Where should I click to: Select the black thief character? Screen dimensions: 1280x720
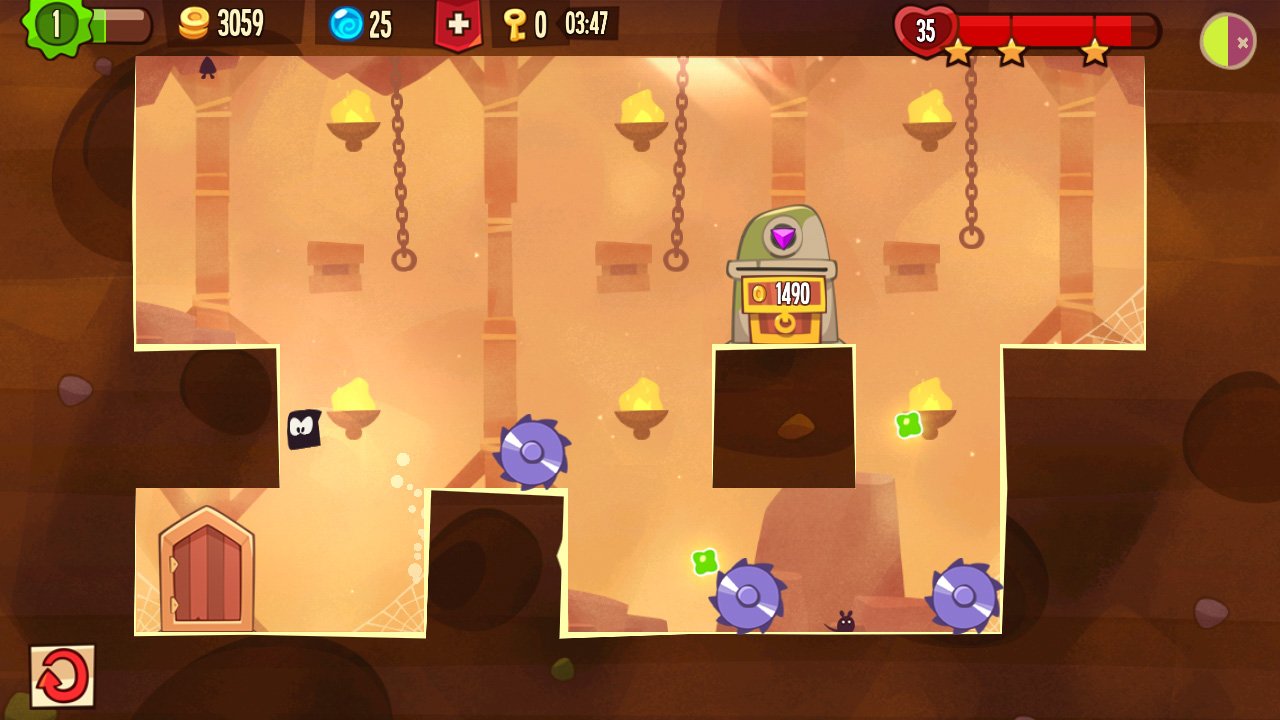click(x=303, y=430)
